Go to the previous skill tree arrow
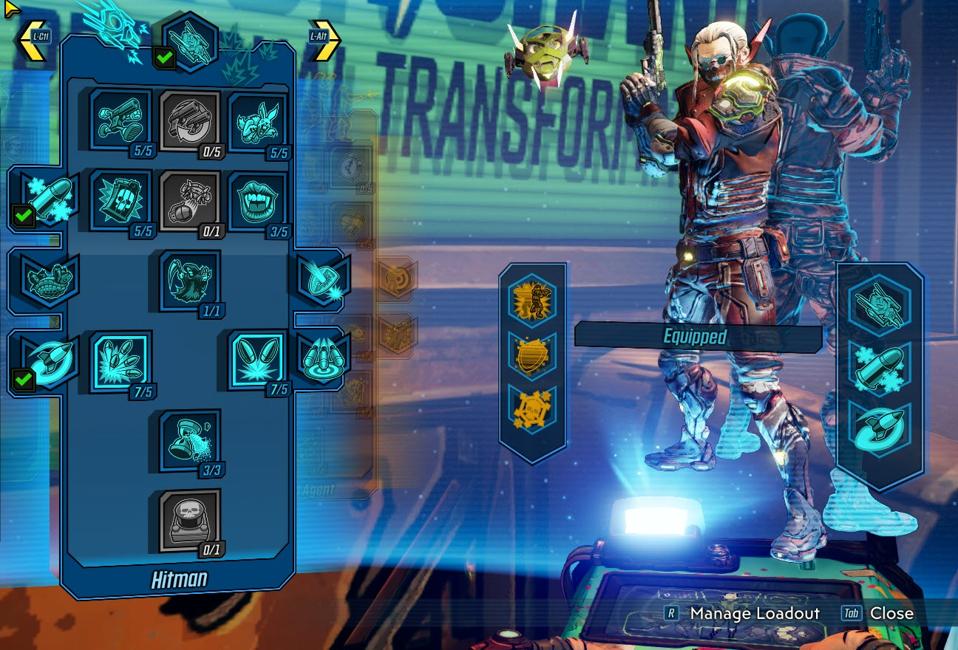Screen dimensions: 958x650 [x=32, y=39]
